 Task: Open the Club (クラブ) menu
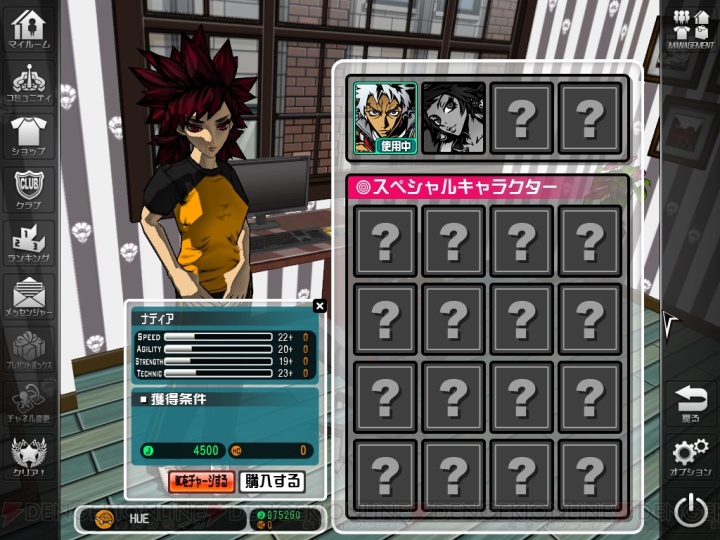(x=30, y=189)
